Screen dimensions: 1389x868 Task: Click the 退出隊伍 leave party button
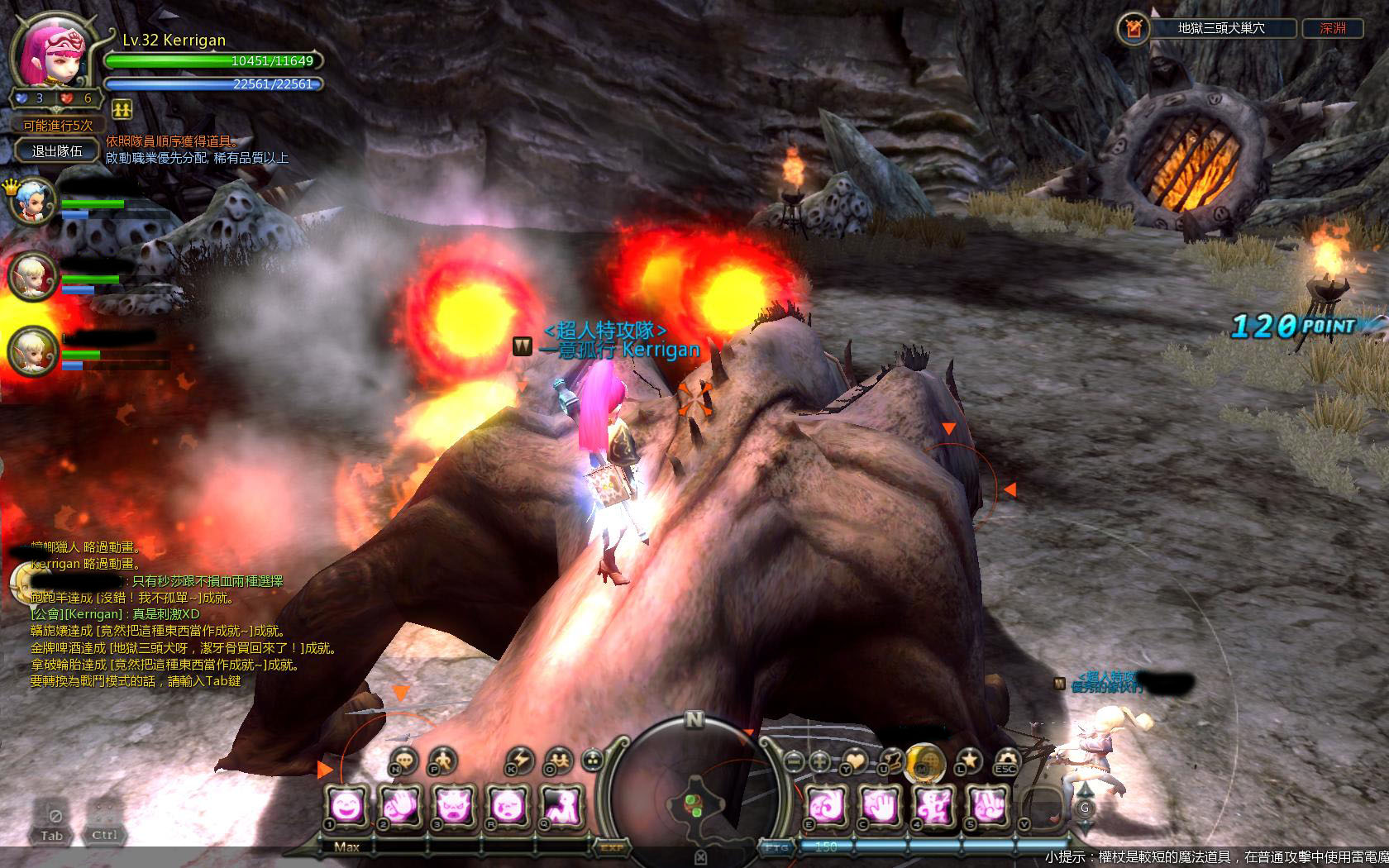57,151
